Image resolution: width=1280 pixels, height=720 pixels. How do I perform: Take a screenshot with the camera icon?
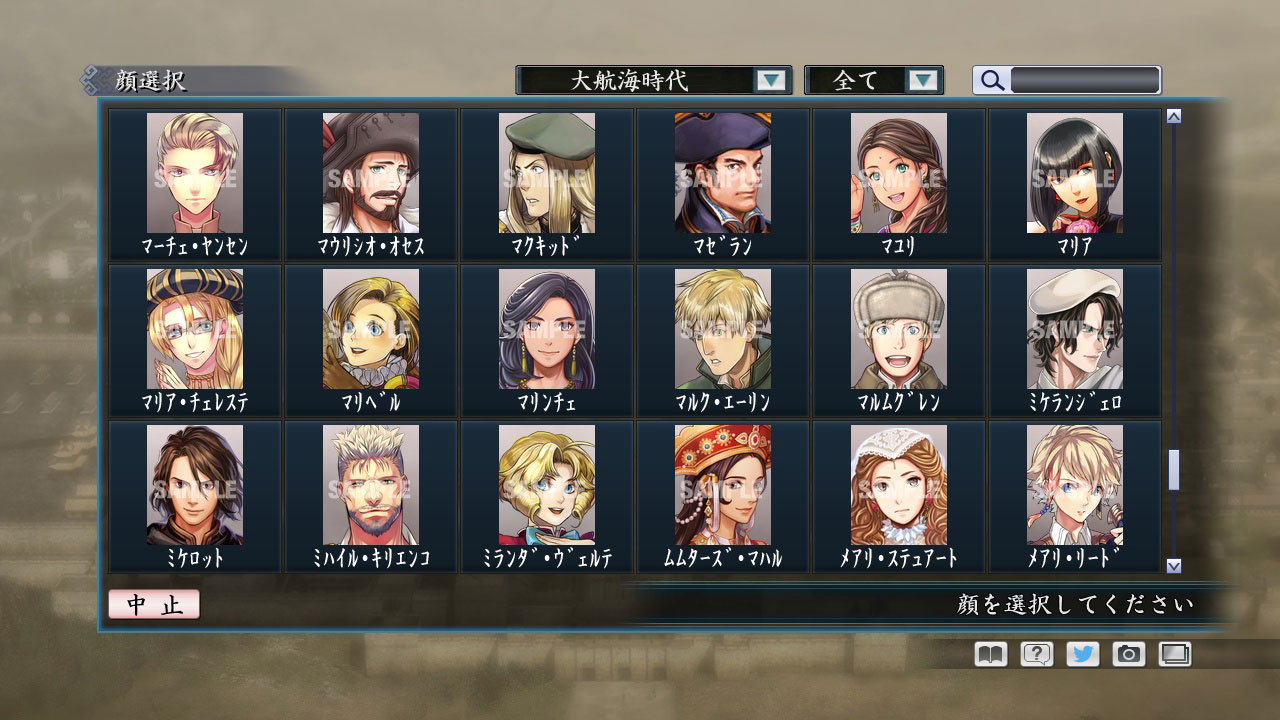(x=1128, y=654)
